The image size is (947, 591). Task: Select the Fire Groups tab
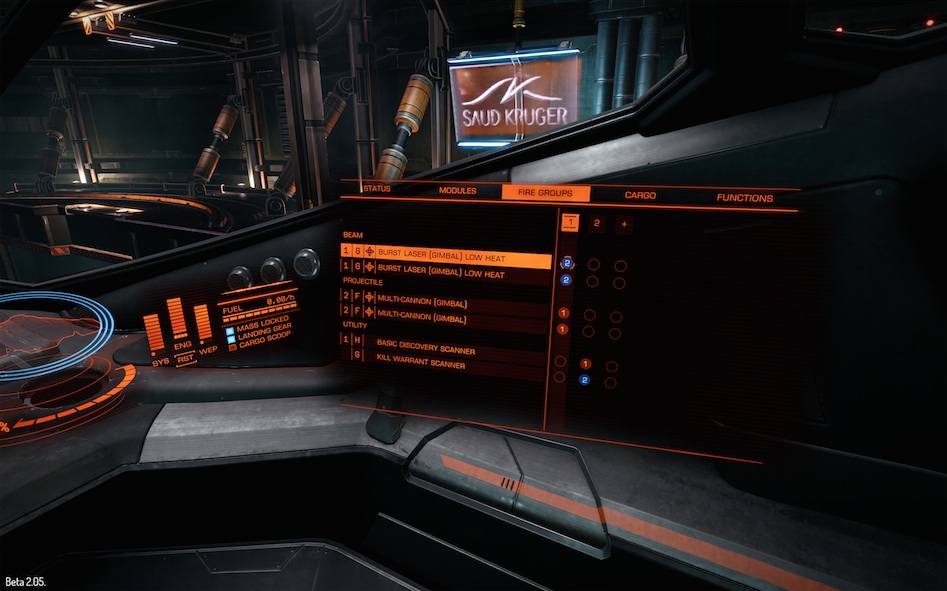click(x=545, y=193)
